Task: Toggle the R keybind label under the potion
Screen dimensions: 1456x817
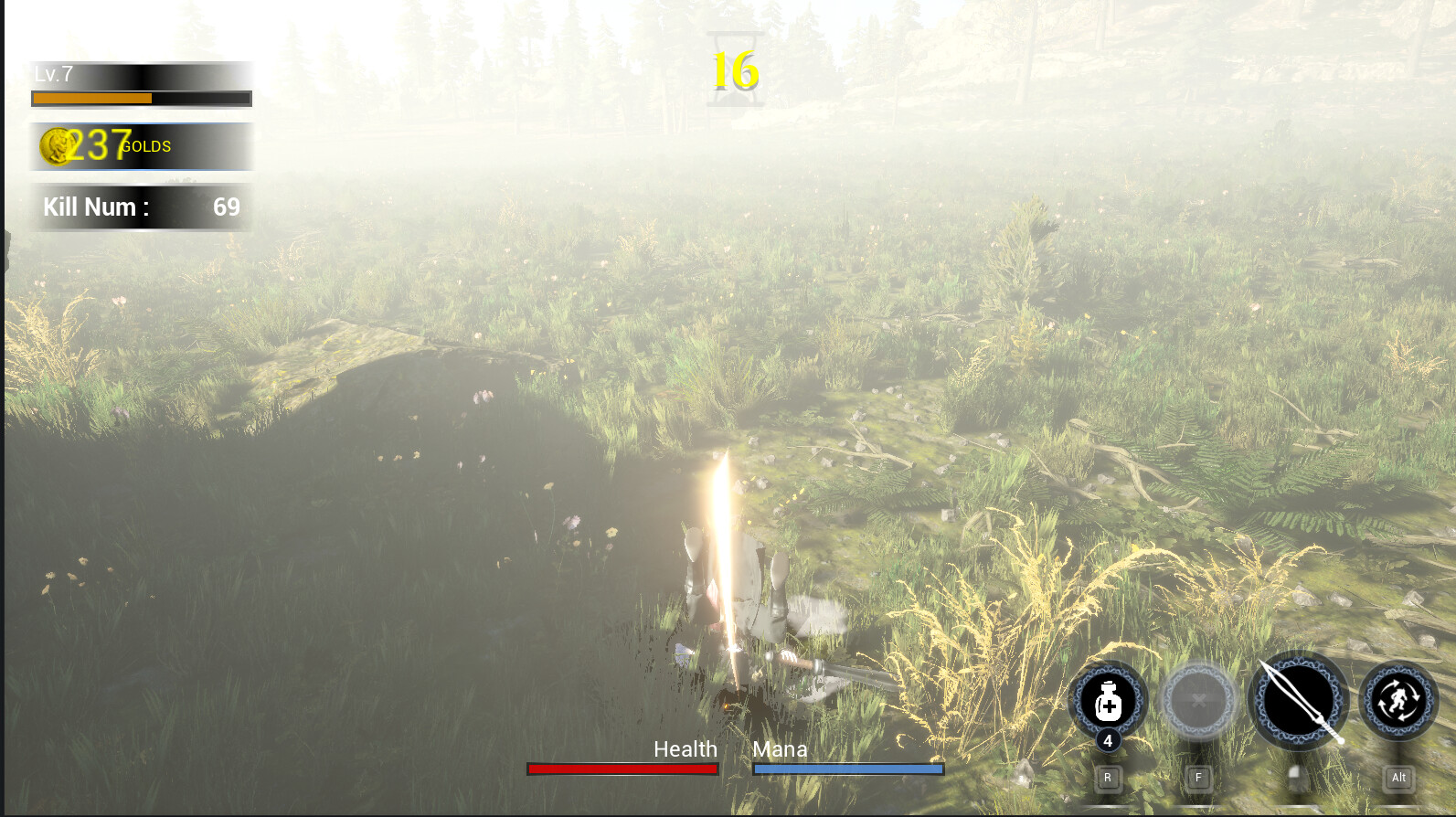Action: pyautogui.click(x=1109, y=778)
